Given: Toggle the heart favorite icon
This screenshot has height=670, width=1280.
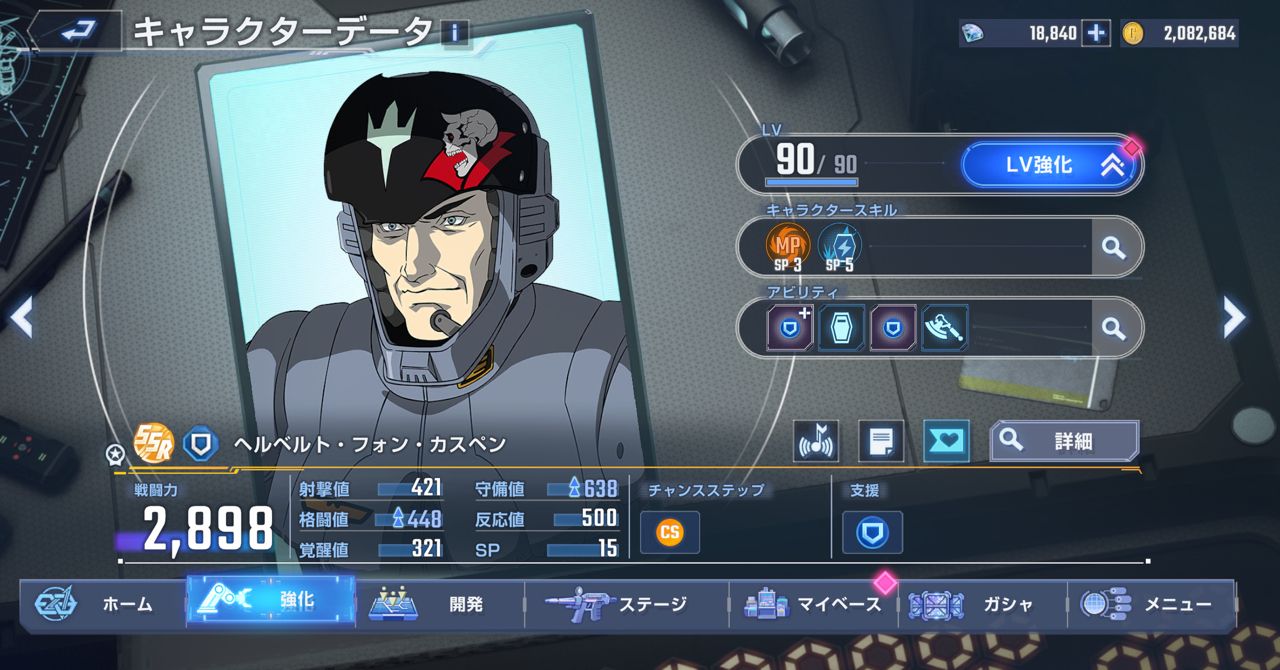Looking at the screenshot, I should [946, 441].
